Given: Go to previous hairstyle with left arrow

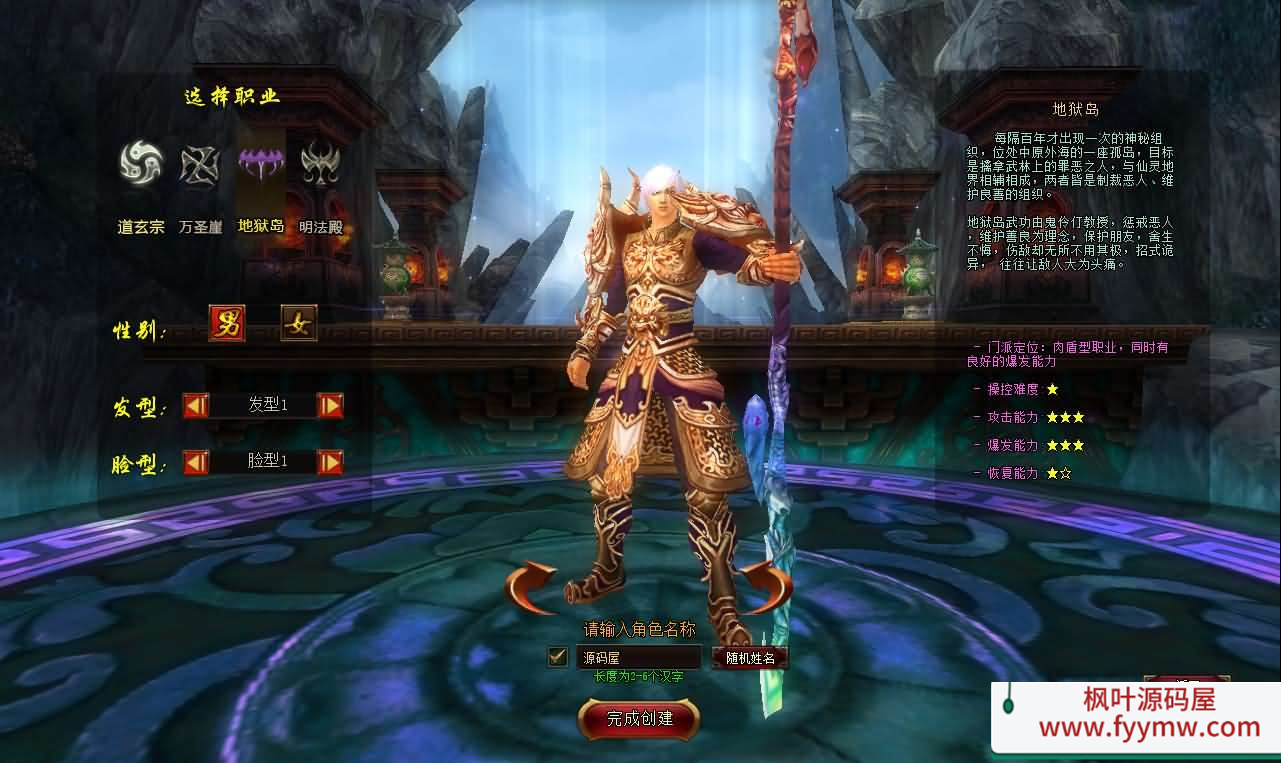Looking at the screenshot, I should [x=196, y=405].
